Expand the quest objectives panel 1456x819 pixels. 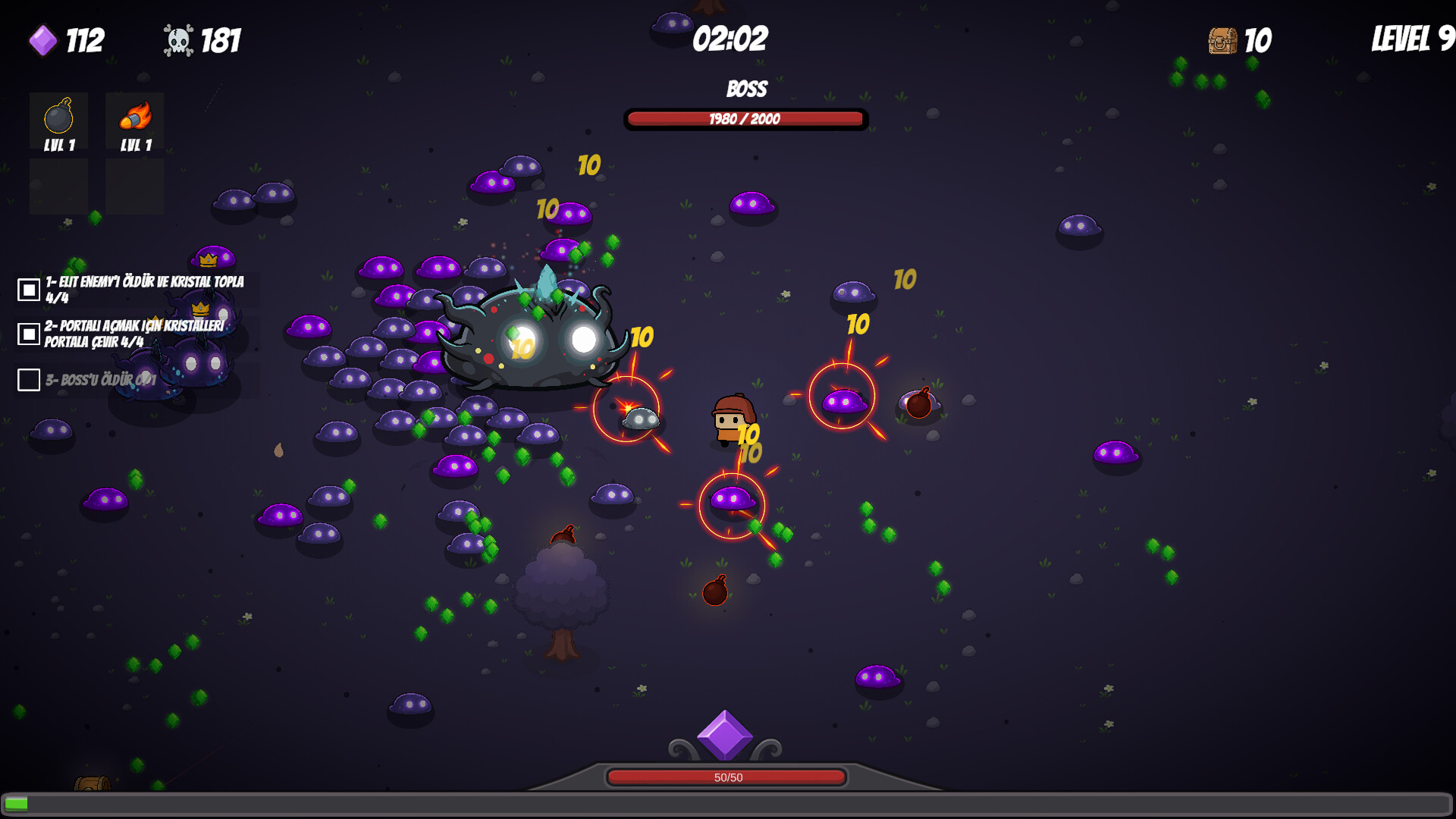tap(136, 334)
